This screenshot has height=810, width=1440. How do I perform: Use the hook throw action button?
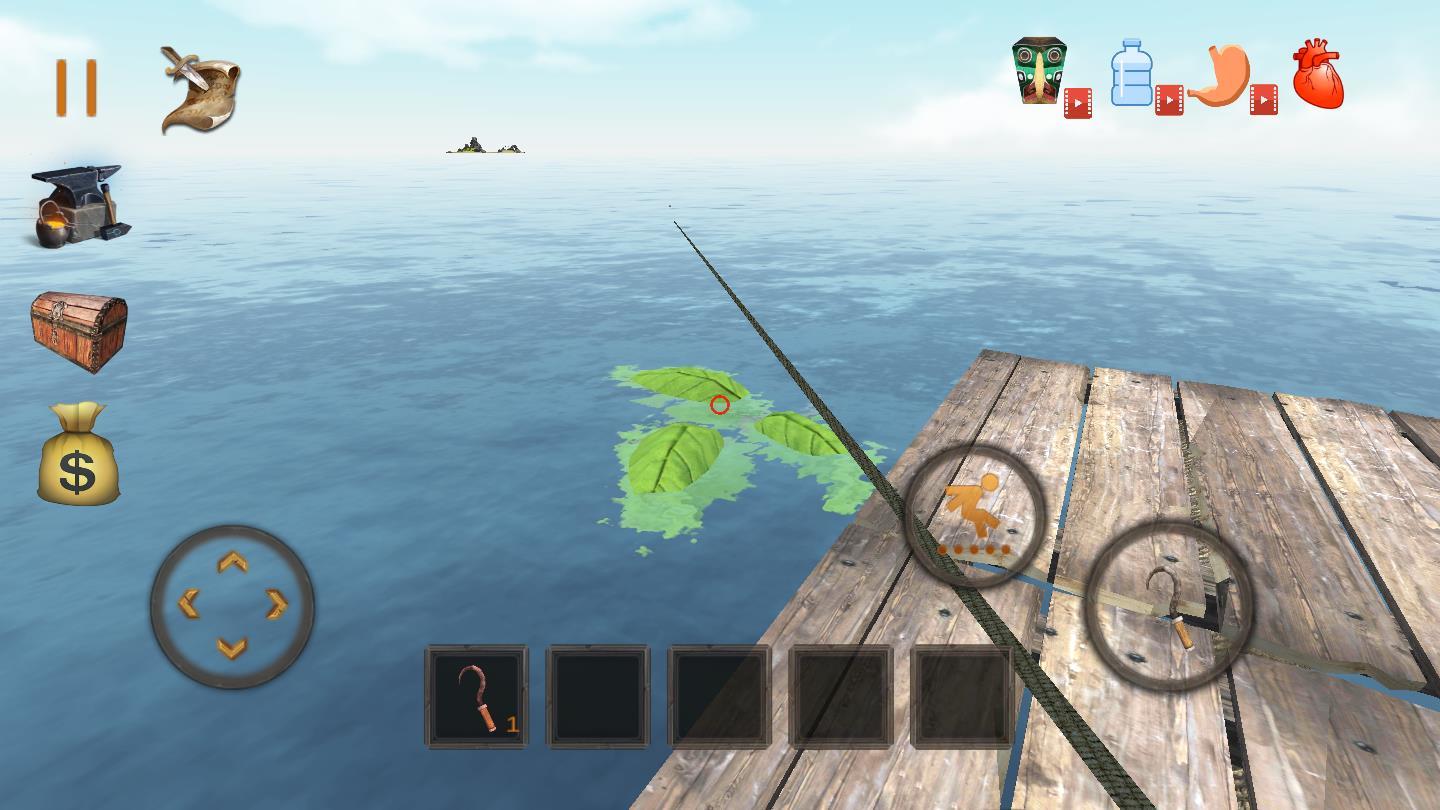coord(1168,605)
